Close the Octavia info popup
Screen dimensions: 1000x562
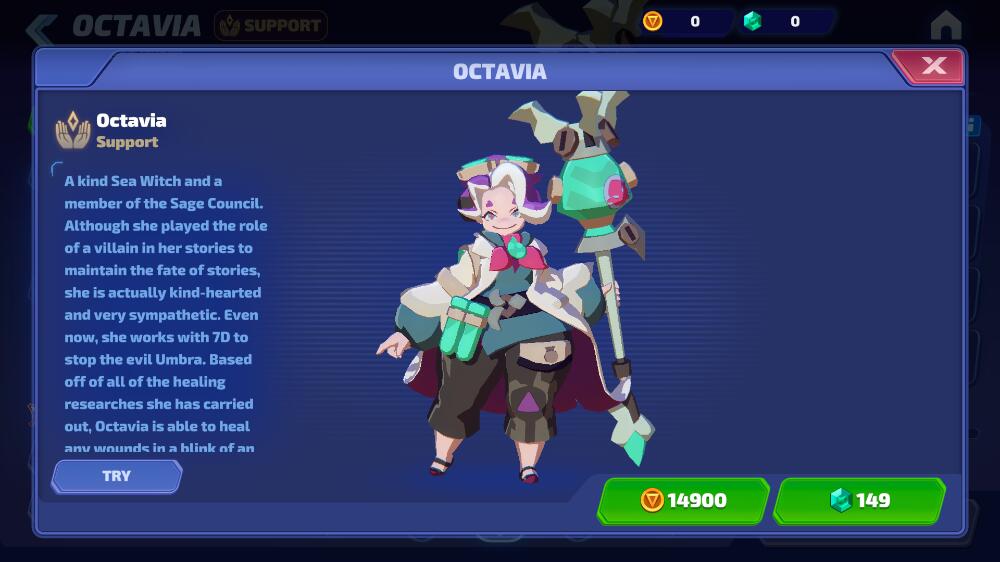933,67
